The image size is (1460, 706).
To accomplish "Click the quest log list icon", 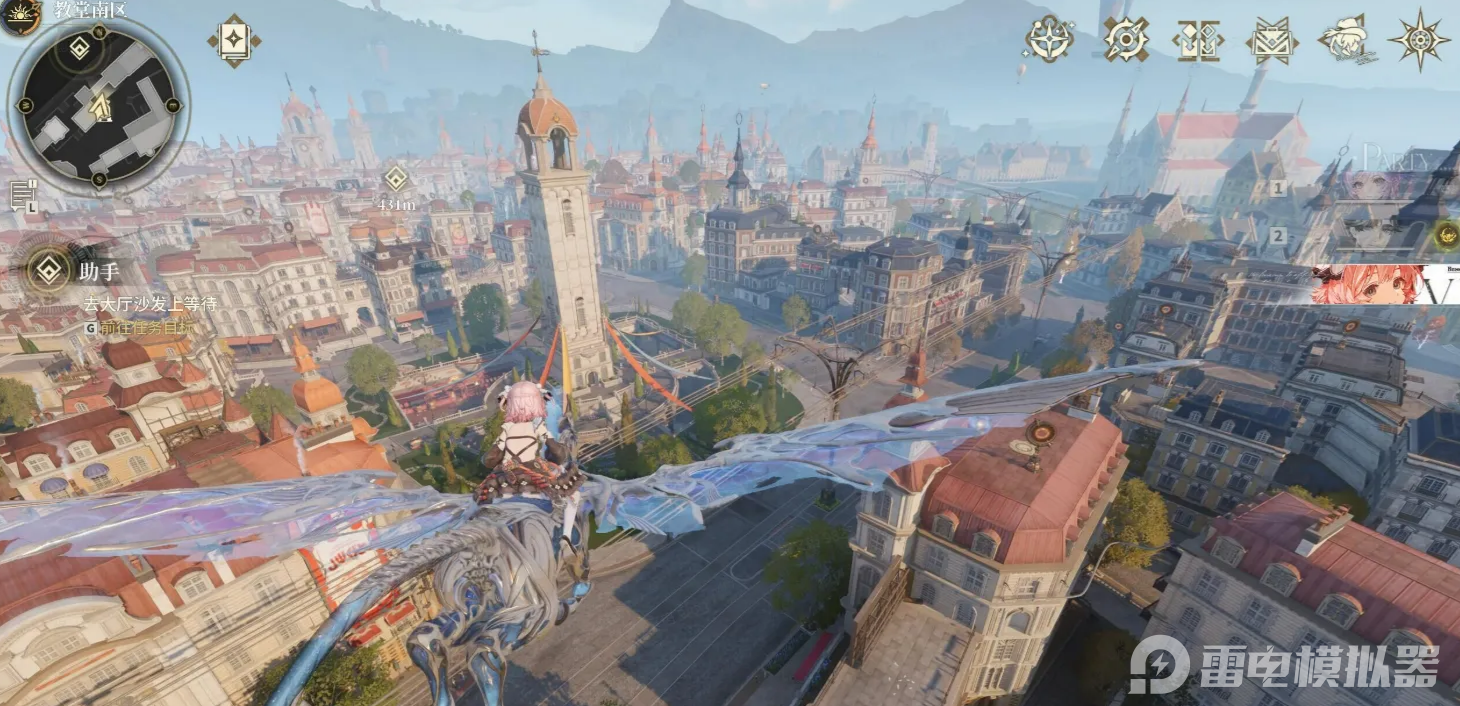I will point(23,196).
